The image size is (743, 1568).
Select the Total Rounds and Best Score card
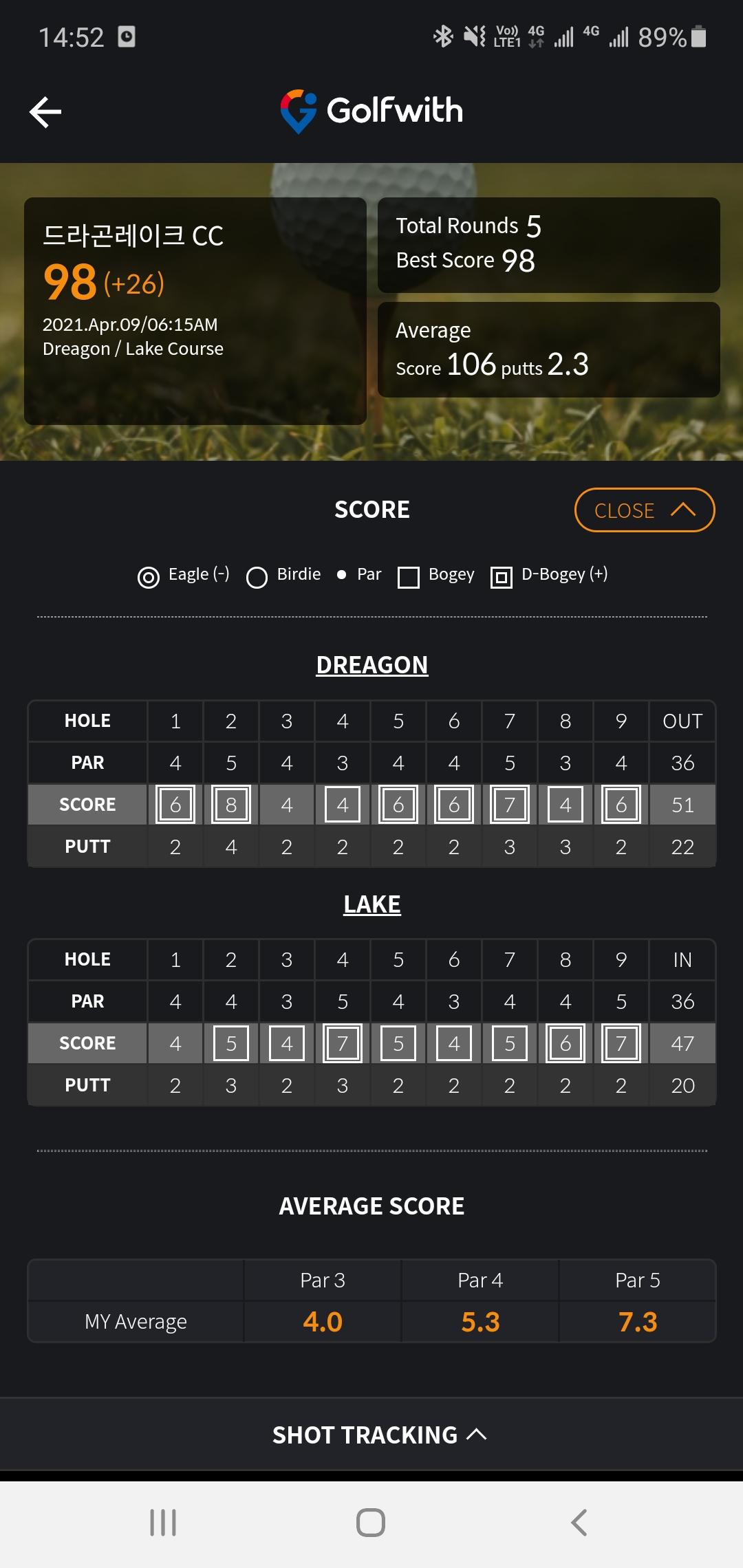[548, 245]
